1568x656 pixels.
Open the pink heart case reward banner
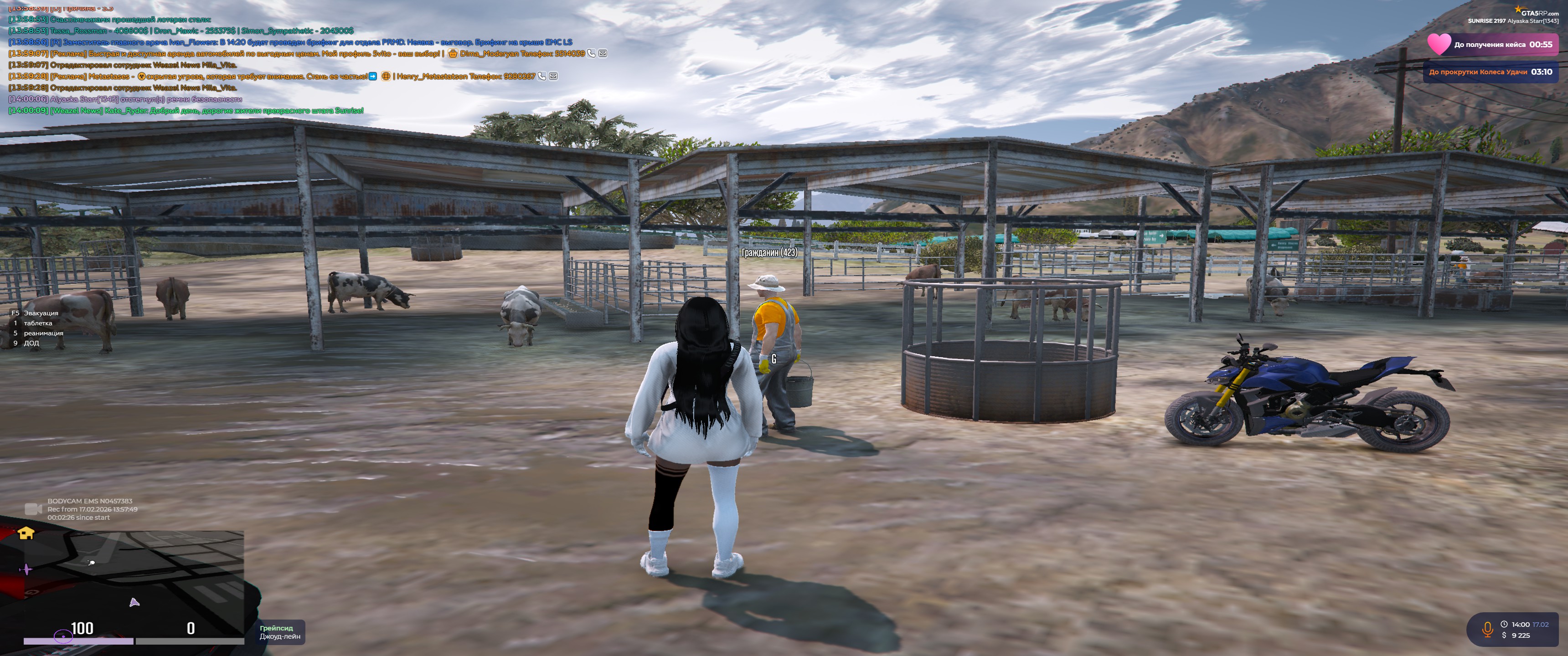pyautogui.click(x=1492, y=45)
